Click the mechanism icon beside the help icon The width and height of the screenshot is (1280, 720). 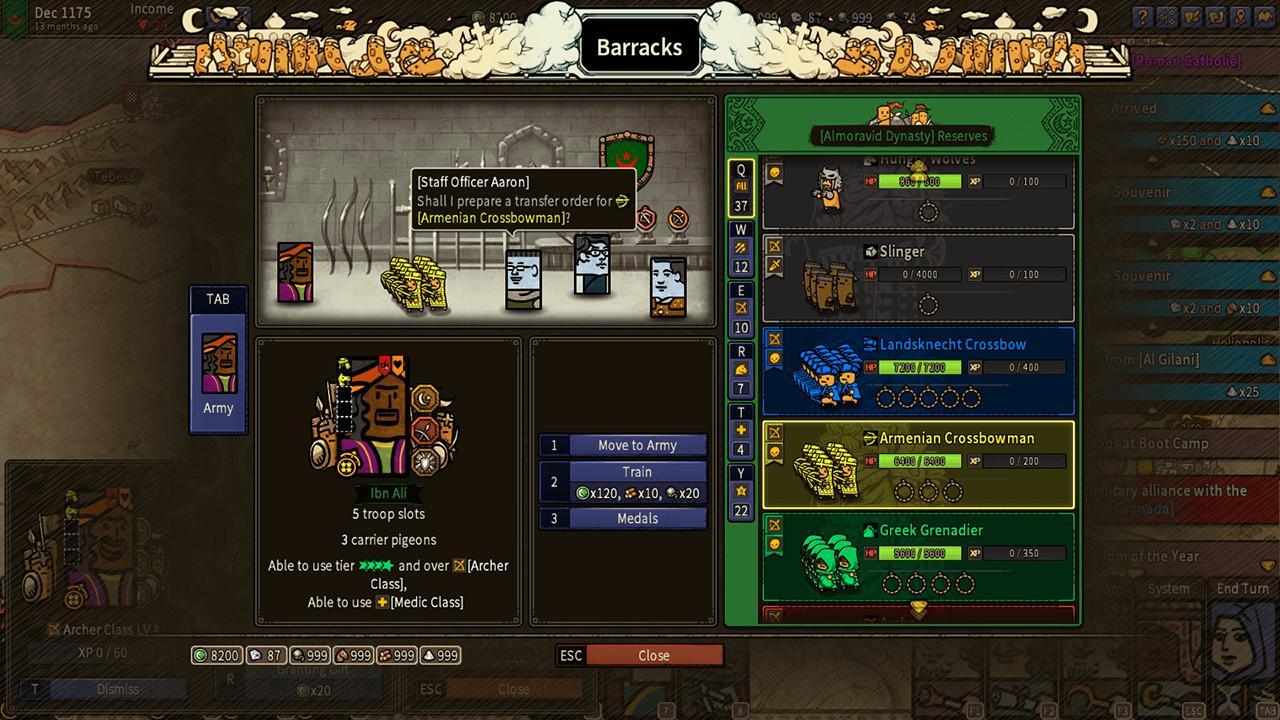(1167, 17)
